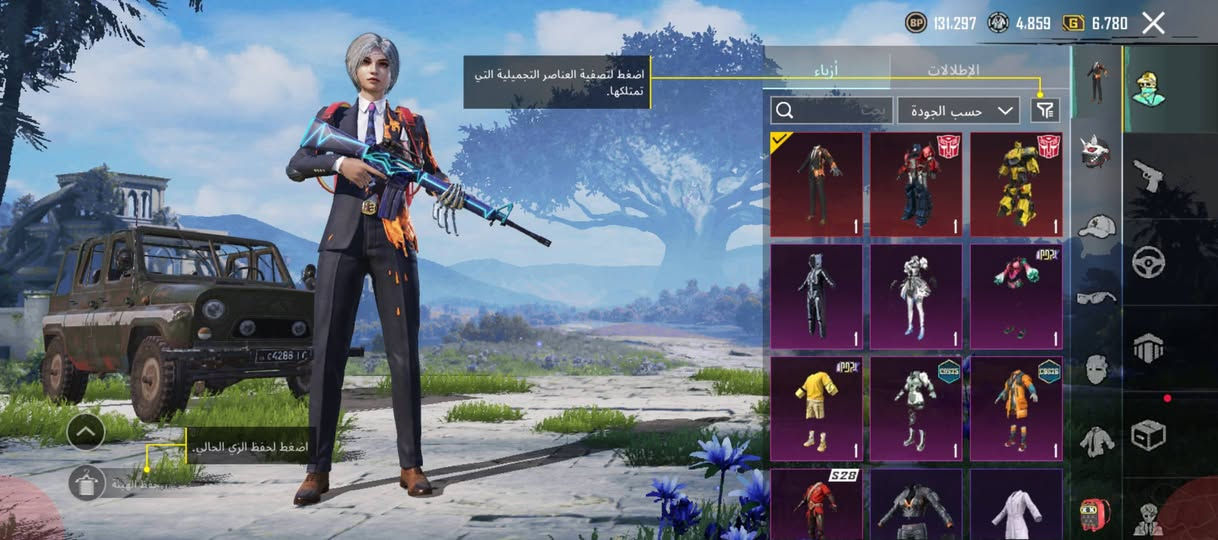Show the baseball cap headgear category
Screen dimensions: 1218x540
pos(1097,225)
